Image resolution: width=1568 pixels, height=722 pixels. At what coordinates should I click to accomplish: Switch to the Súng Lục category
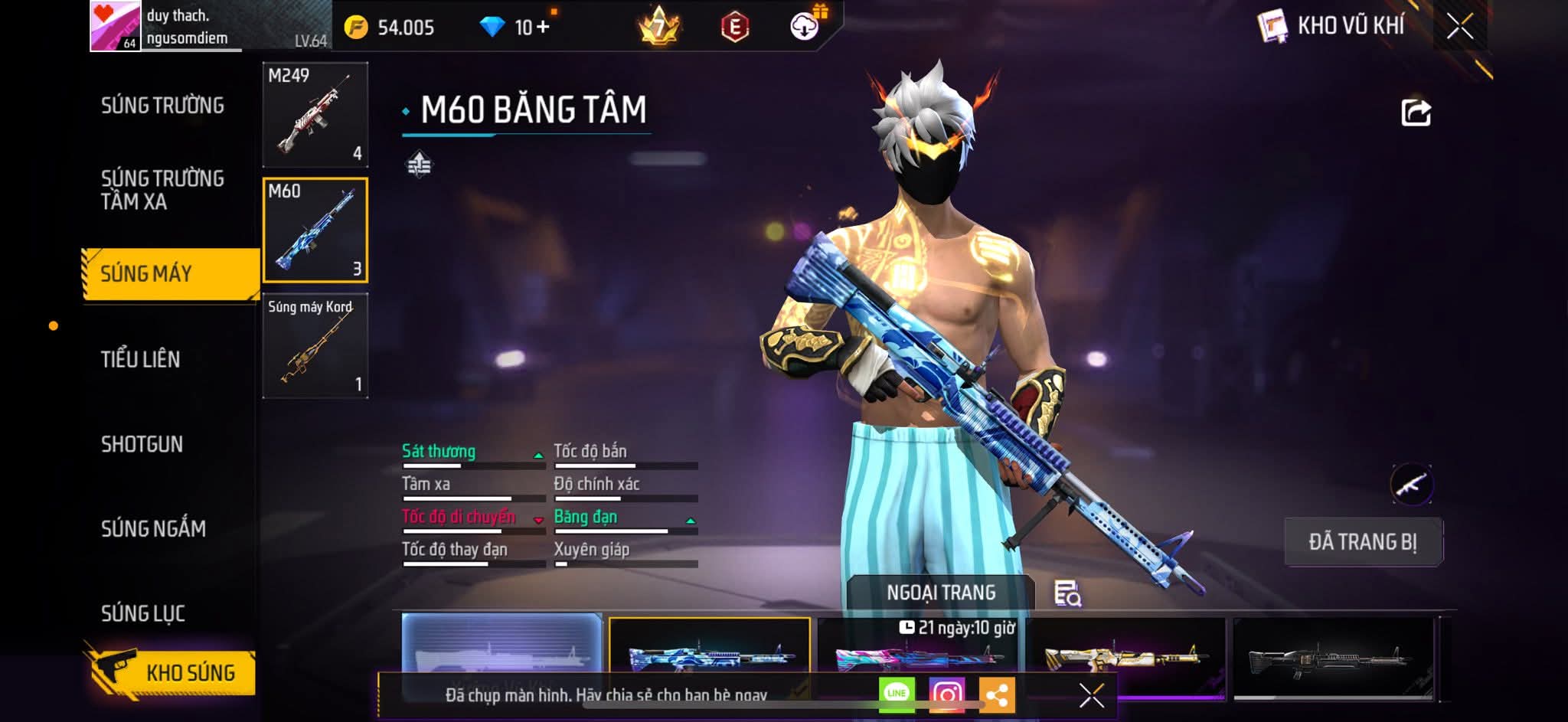pos(143,613)
